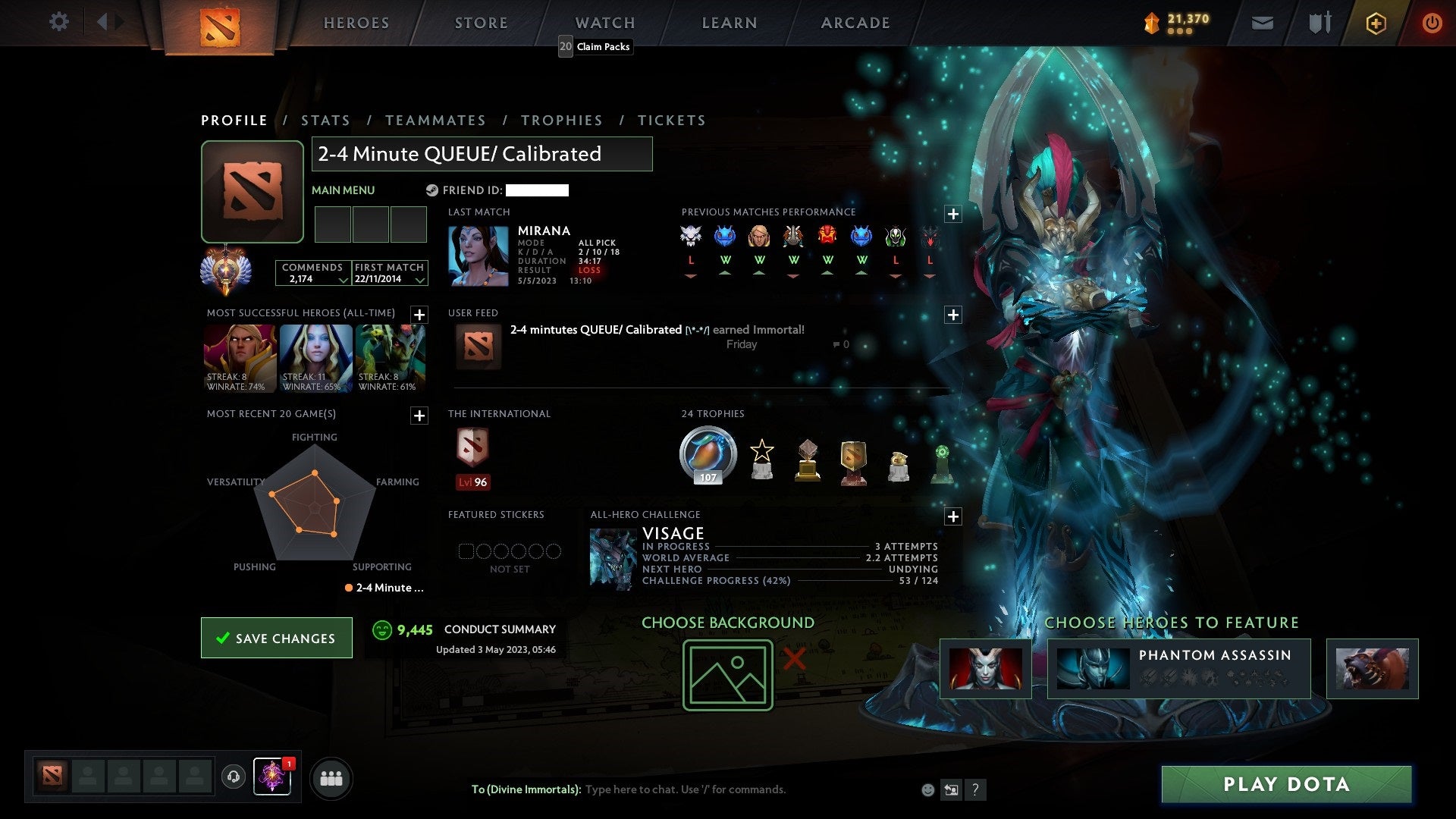Viewport: 1456px width, 819px height.
Task: Expand the User Feed panel
Action: [x=953, y=314]
